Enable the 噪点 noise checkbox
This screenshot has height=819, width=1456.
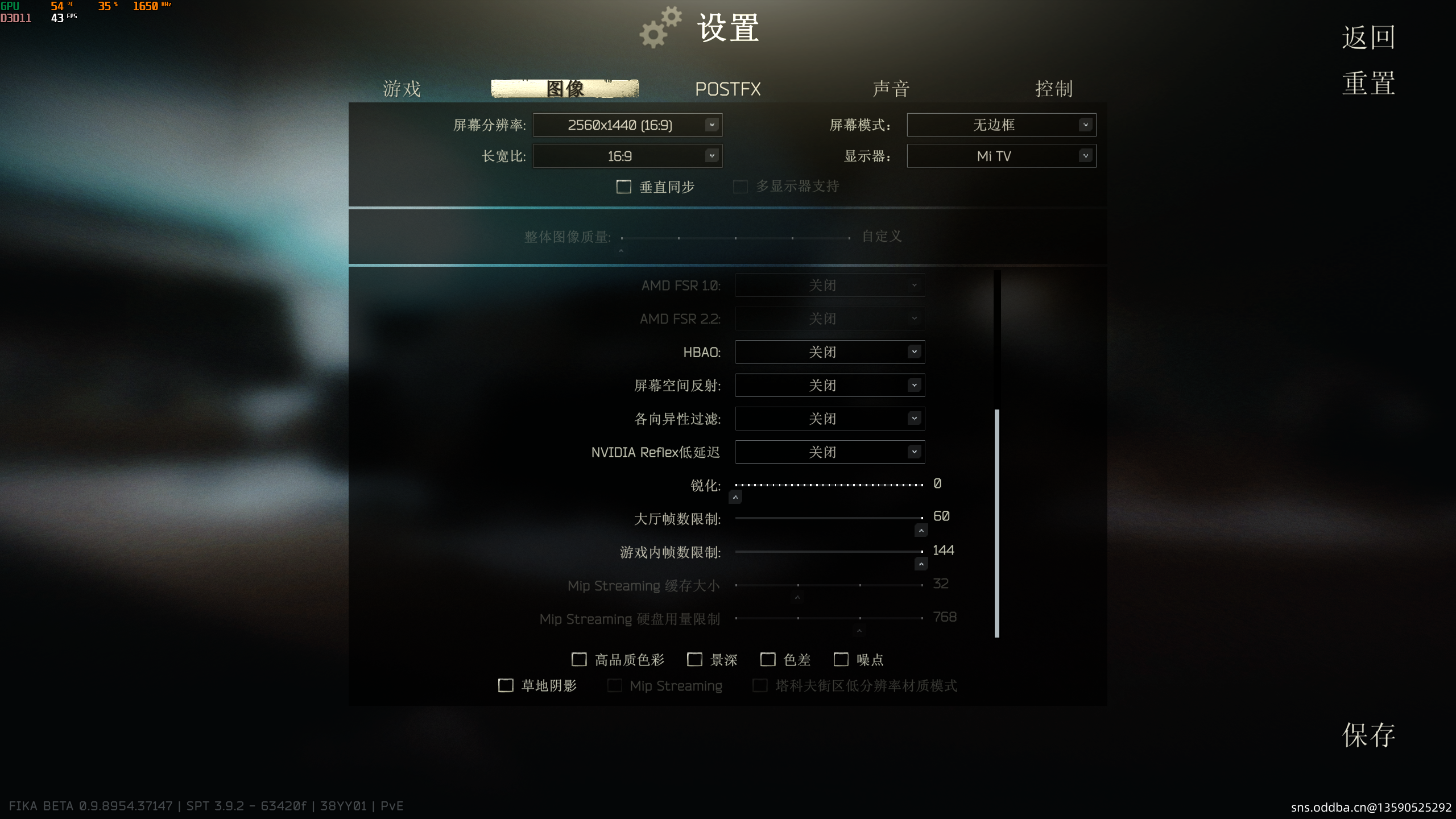pyautogui.click(x=841, y=659)
